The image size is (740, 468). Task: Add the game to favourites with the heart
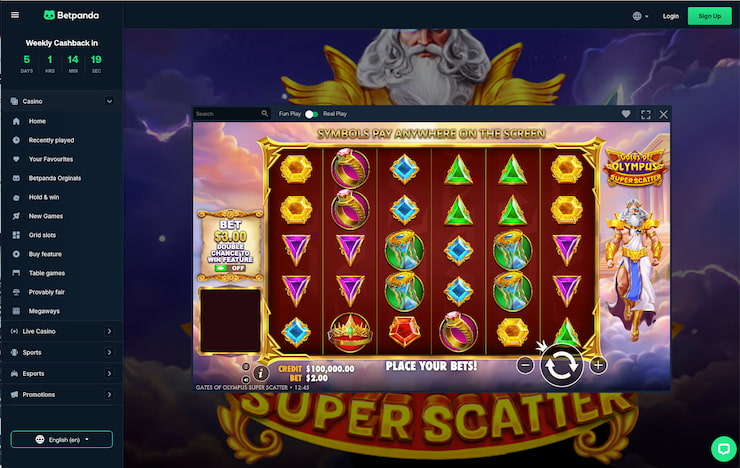626,114
